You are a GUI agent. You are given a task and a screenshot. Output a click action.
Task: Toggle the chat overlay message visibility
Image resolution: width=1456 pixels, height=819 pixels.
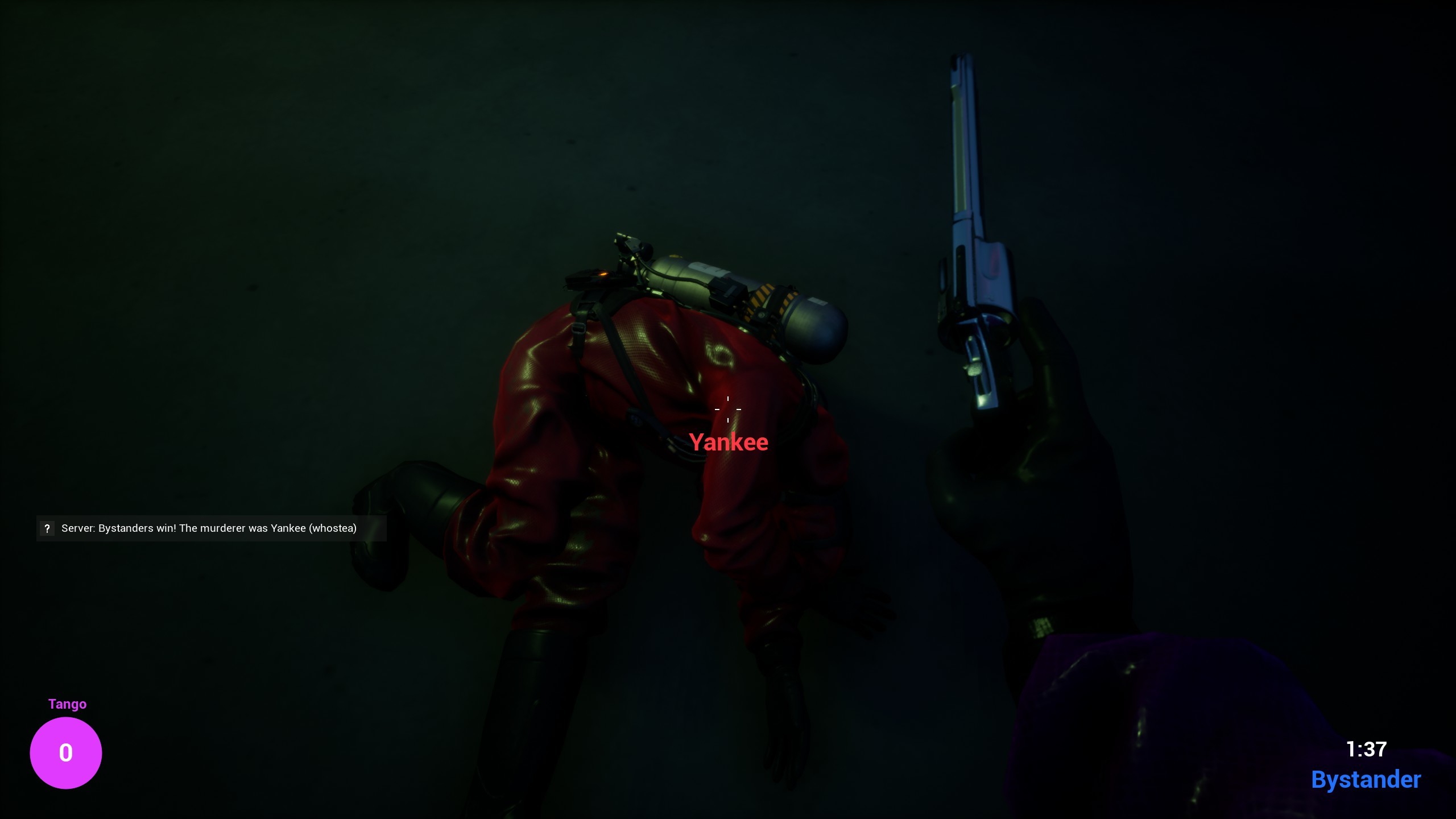pyautogui.click(x=209, y=528)
